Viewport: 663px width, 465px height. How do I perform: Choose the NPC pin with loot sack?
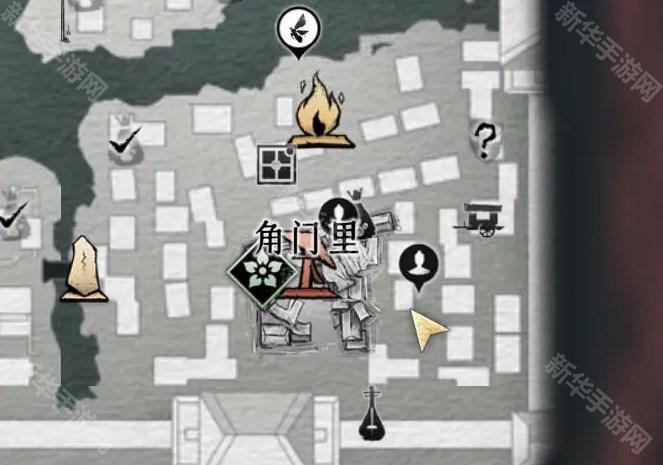point(343,211)
